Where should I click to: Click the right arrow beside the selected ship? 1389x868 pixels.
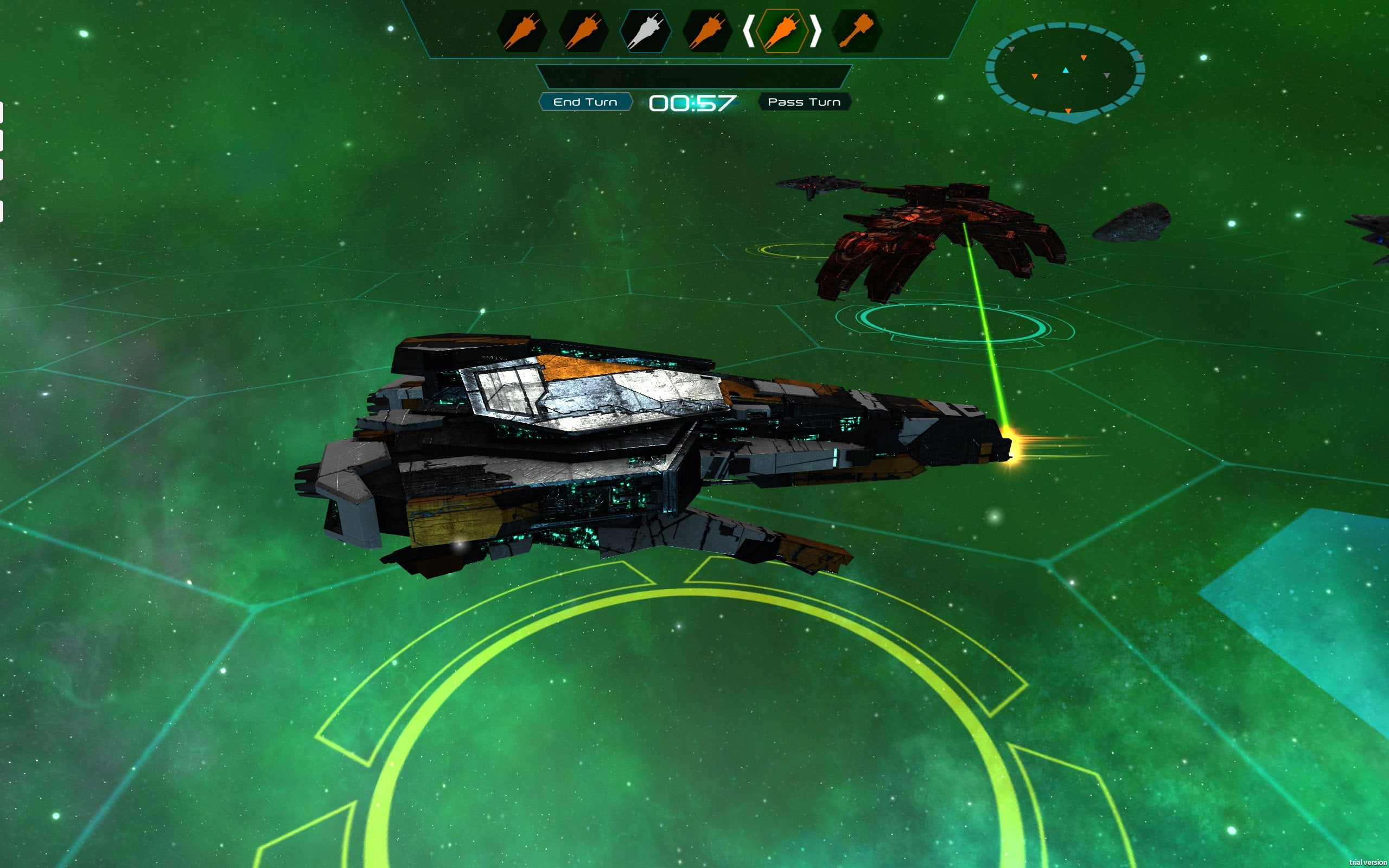(815, 31)
